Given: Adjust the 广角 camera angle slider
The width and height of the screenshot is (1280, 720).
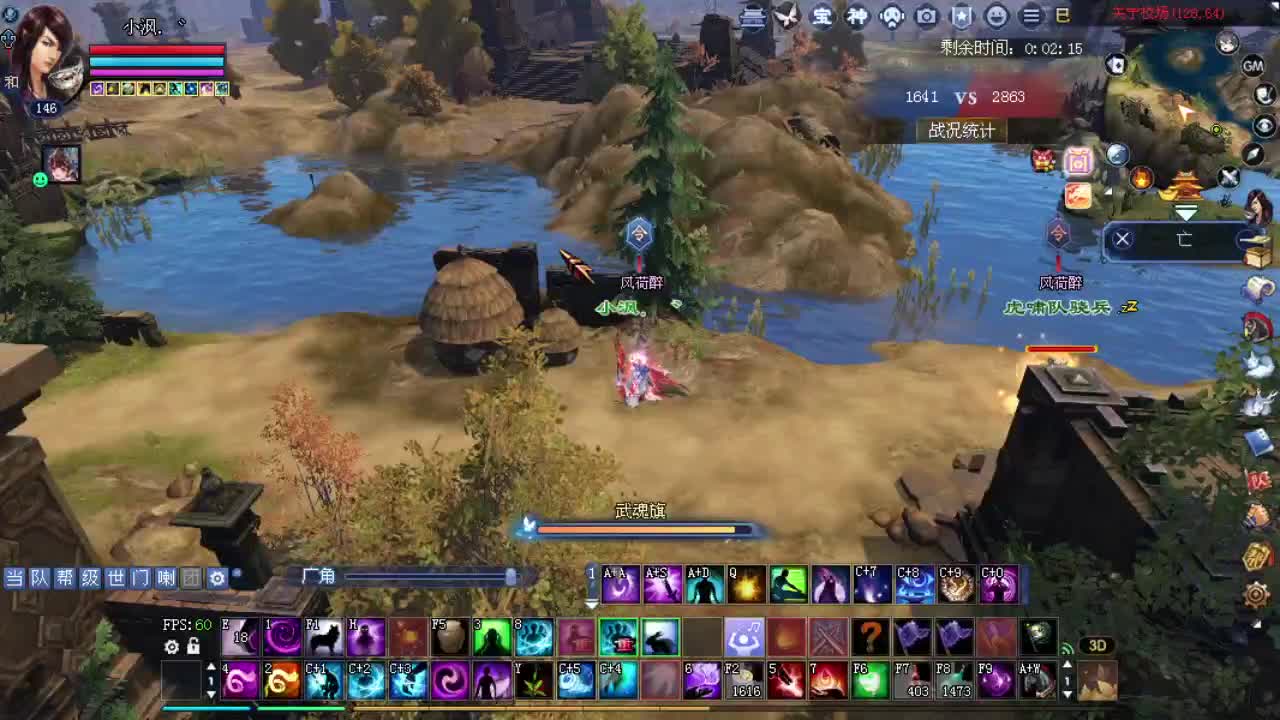Looking at the screenshot, I should (511, 577).
